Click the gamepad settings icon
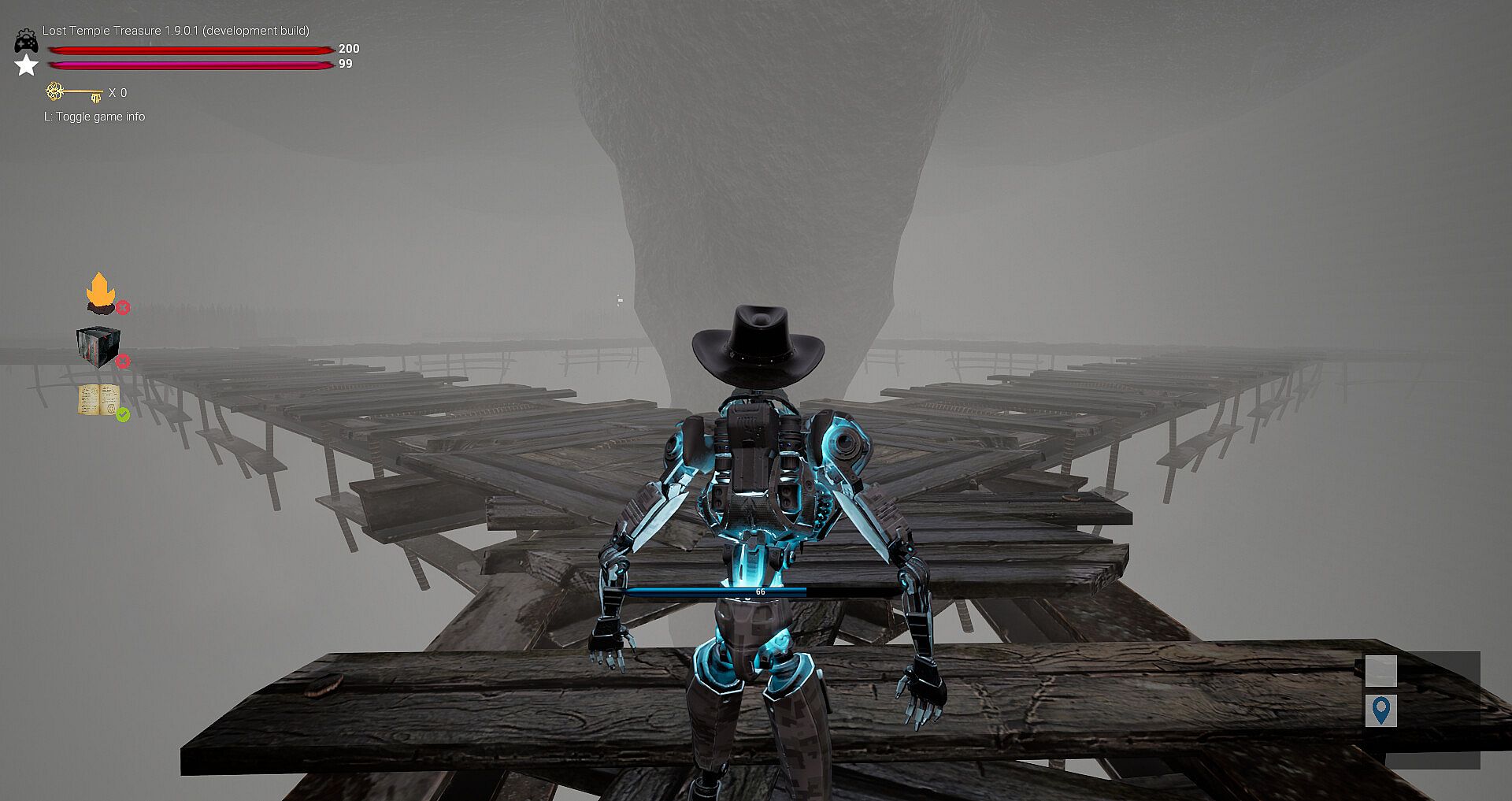 [x=26, y=41]
